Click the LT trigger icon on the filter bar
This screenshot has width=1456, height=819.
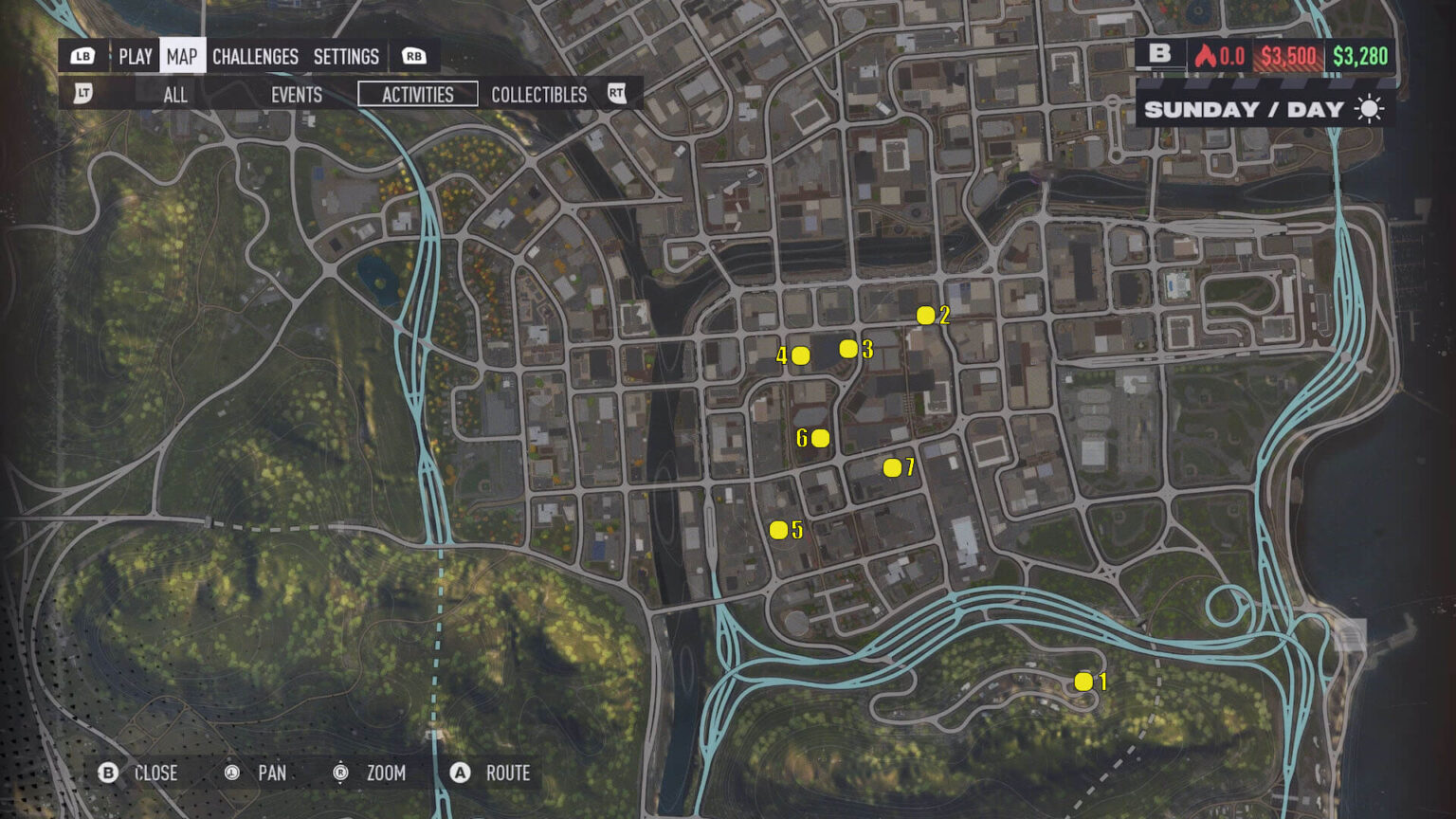point(82,95)
